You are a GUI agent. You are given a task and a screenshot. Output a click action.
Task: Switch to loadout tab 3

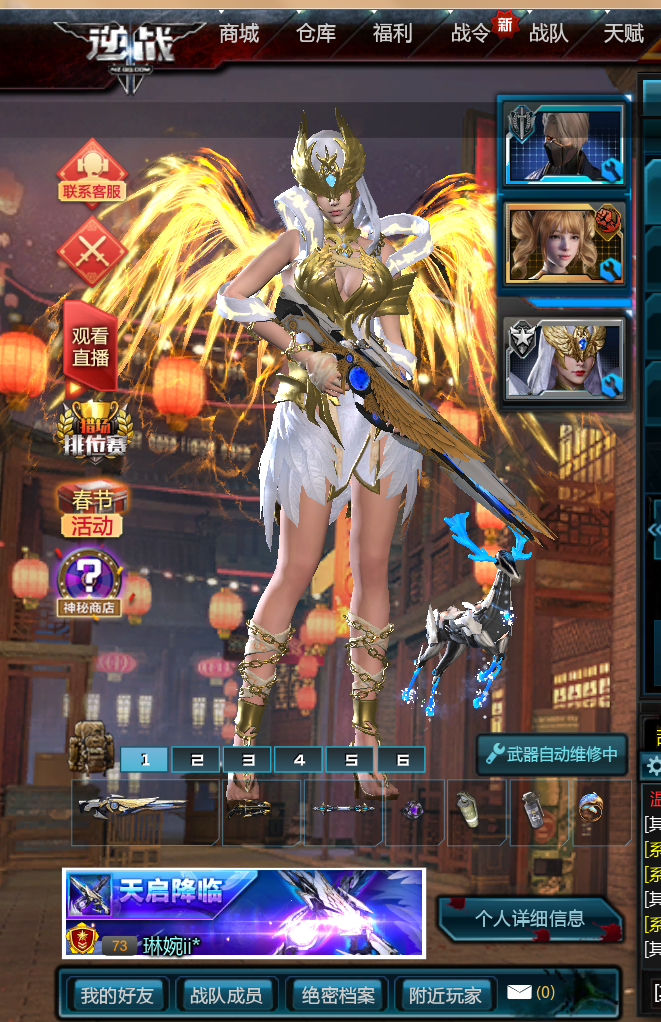[x=248, y=760]
